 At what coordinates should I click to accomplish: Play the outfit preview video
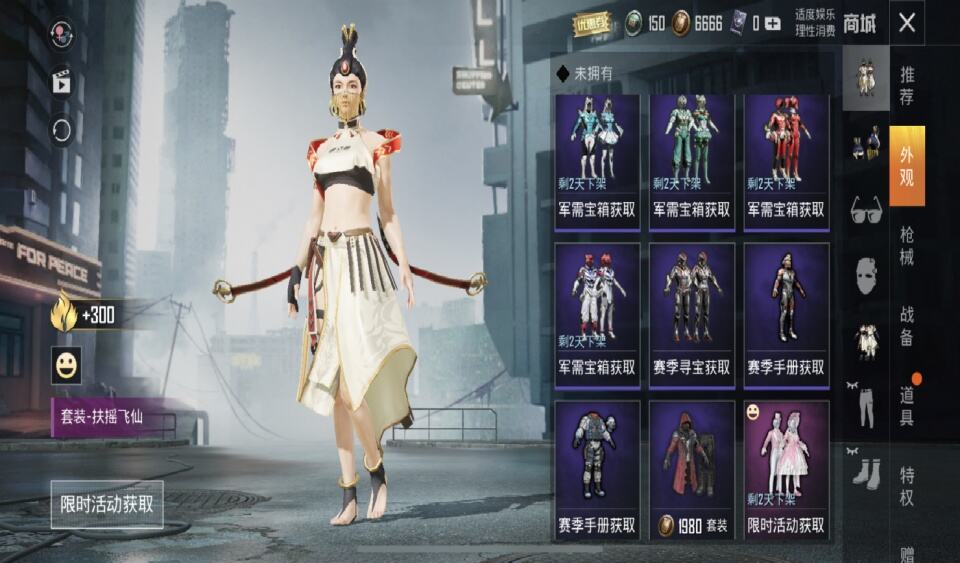(x=62, y=82)
